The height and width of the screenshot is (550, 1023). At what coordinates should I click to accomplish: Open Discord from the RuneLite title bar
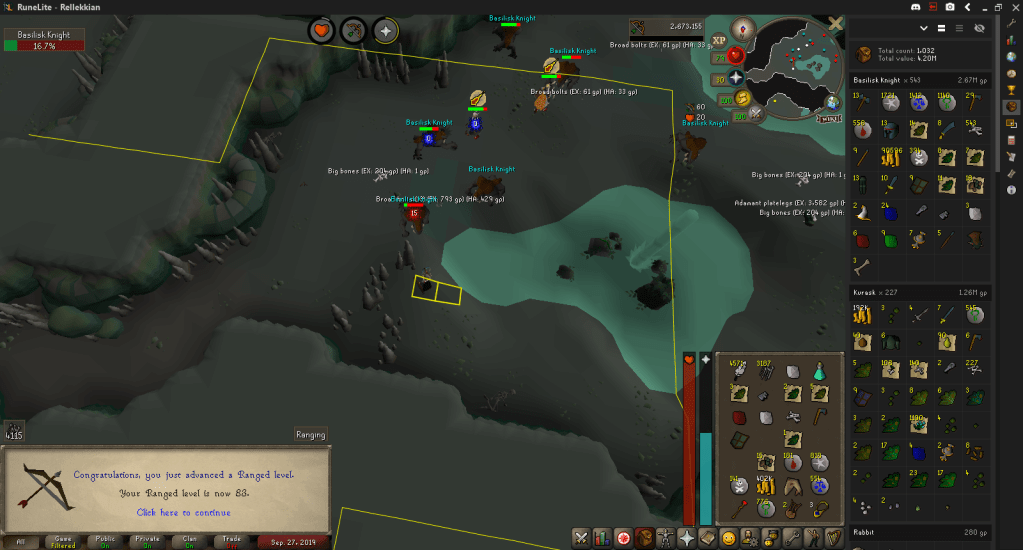pos(912,7)
